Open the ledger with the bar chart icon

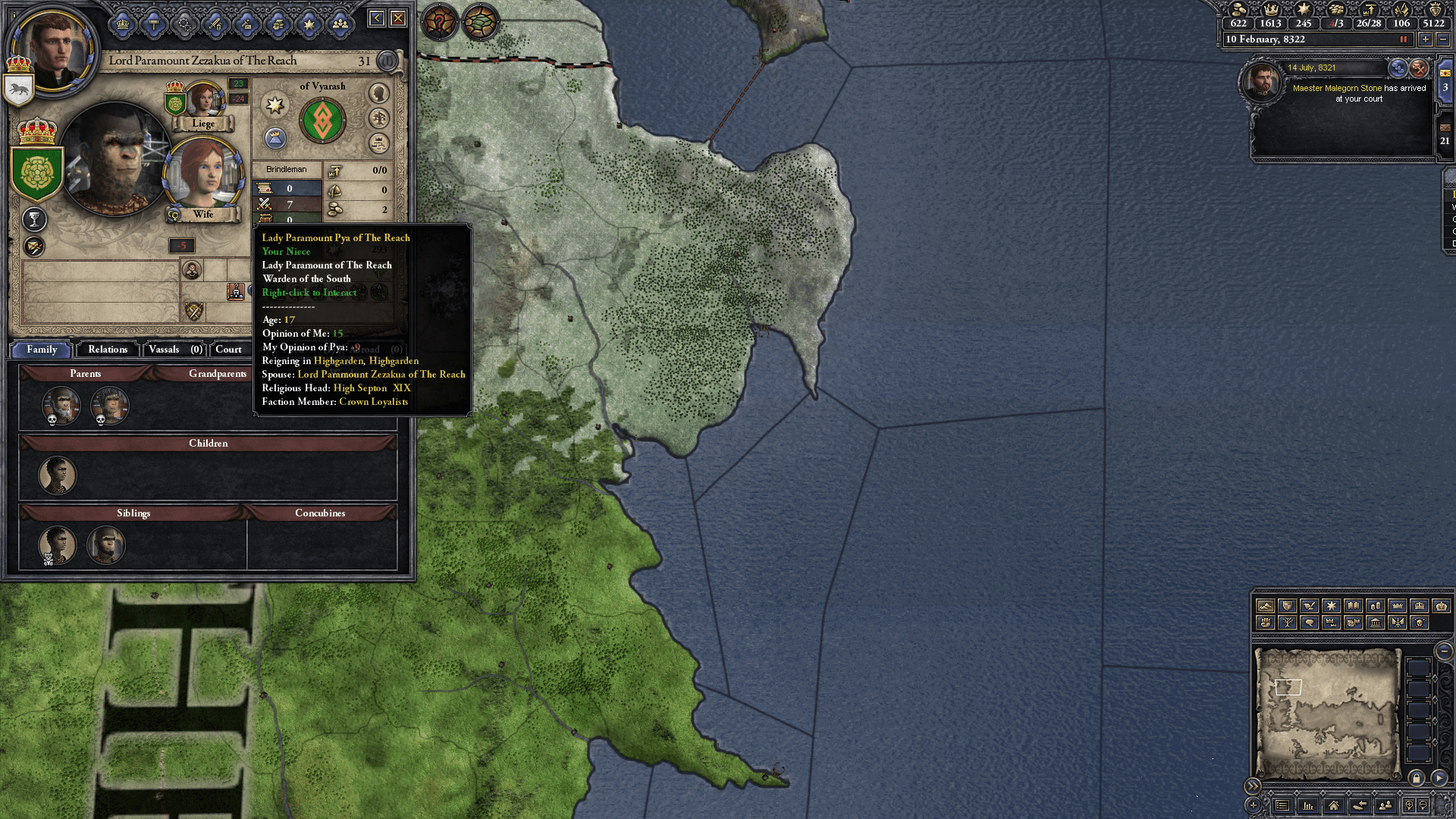pos(1308,806)
